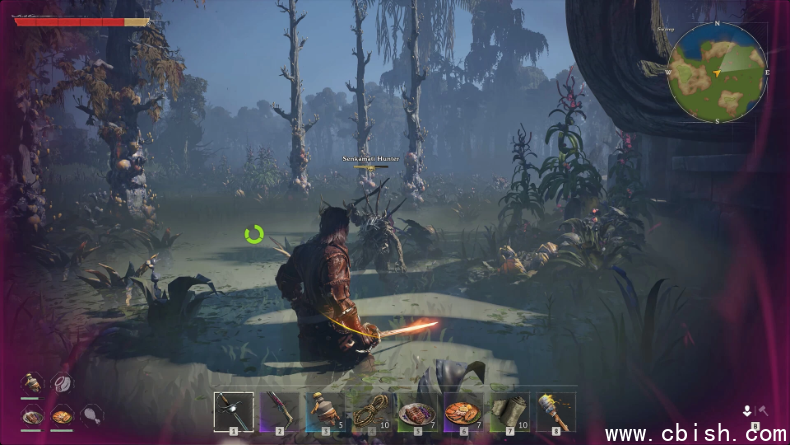Click the empty drumstick food status icon
This screenshot has width=790, height=445.
tap(91, 413)
